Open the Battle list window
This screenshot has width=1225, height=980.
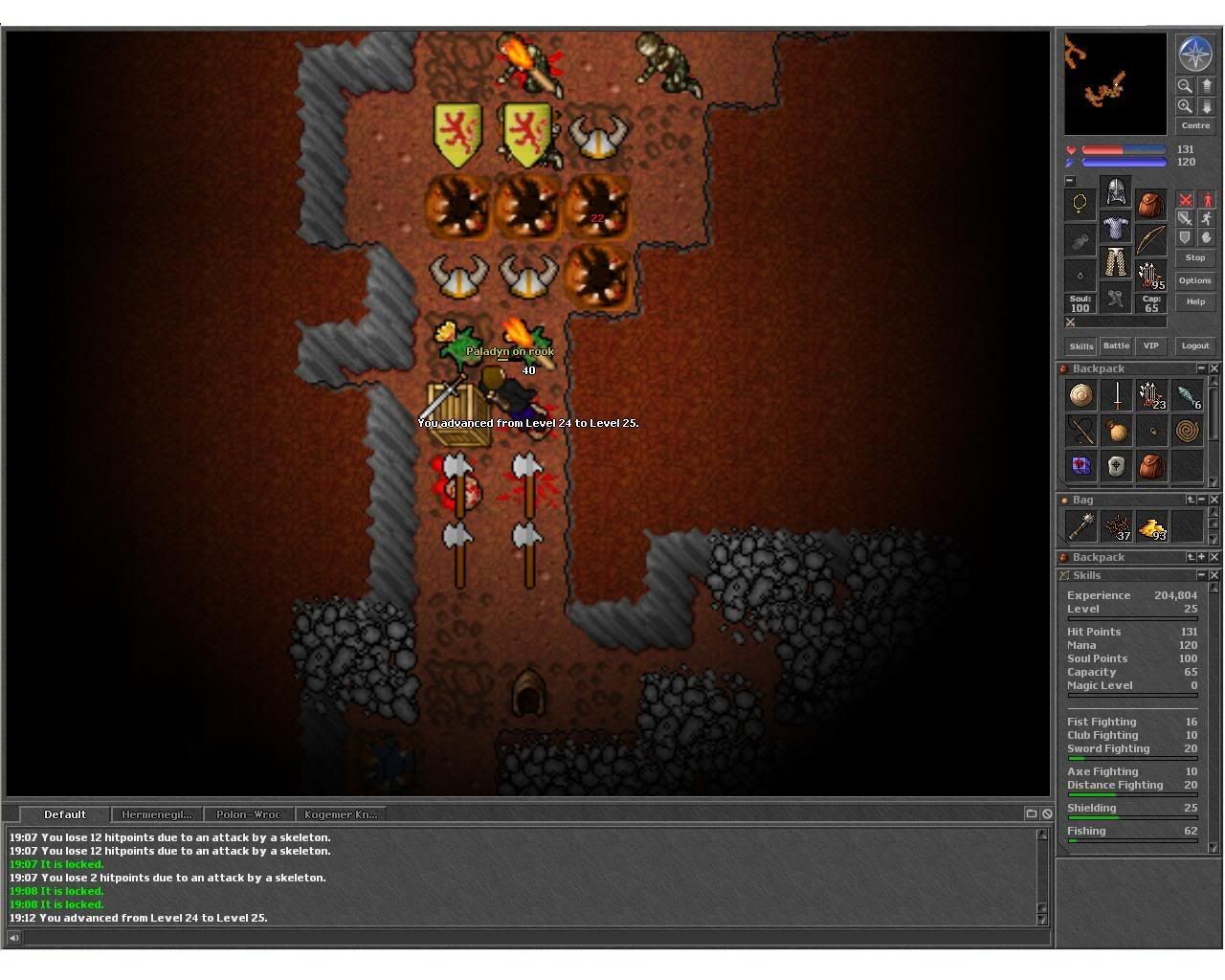(x=1117, y=345)
